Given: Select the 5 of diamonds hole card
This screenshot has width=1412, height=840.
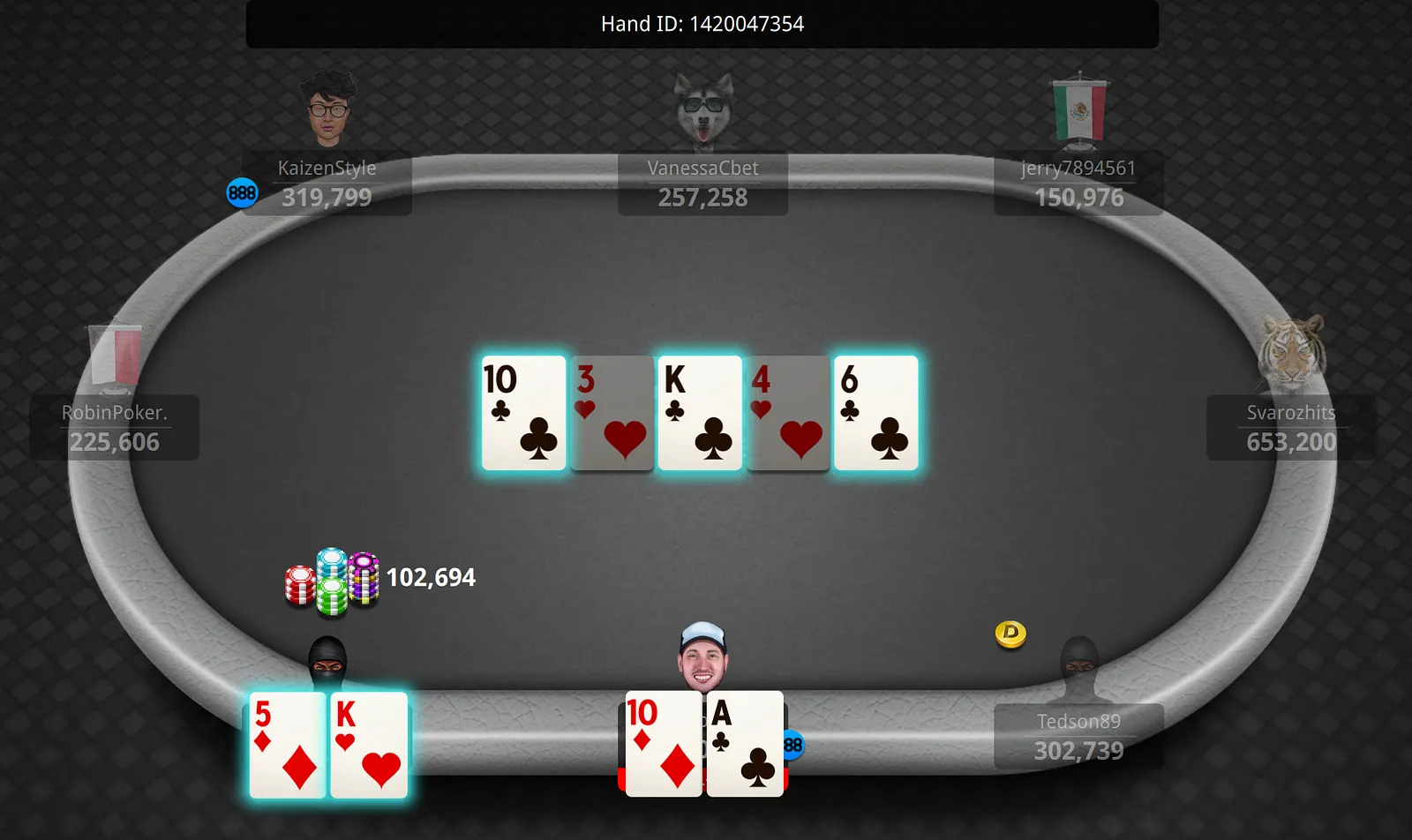Looking at the screenshot, I should click(287, 746).
